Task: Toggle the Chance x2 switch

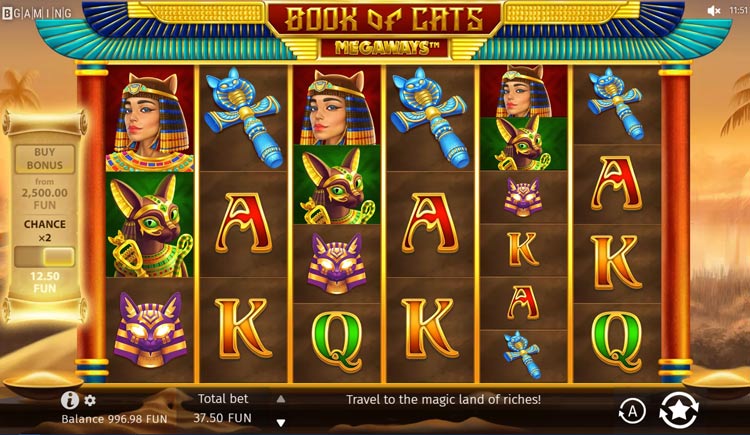Action: point(45,257)
